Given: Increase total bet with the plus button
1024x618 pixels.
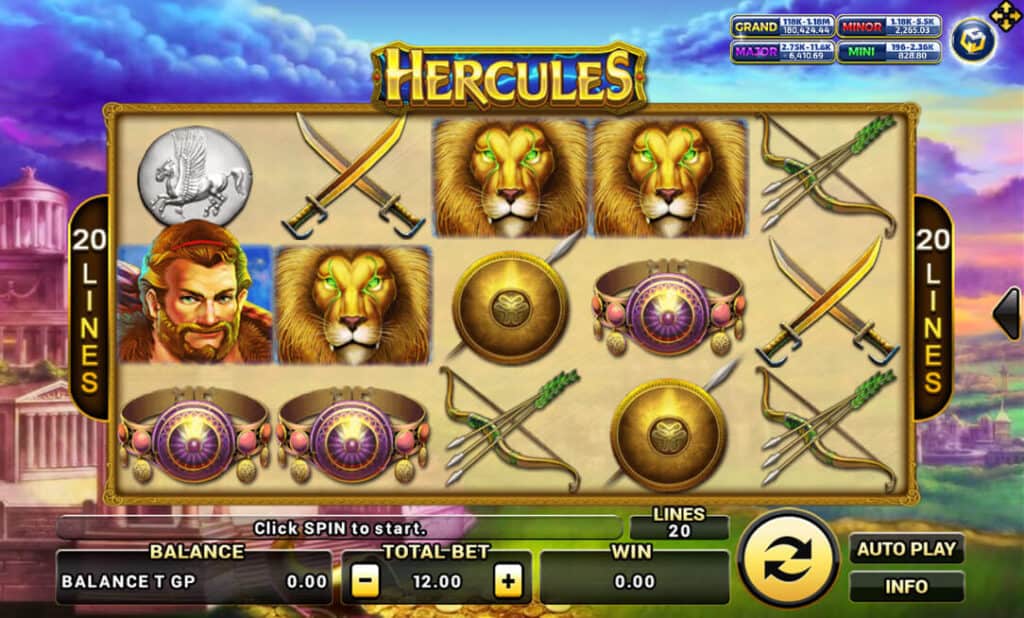Looking at the screenshot, I should [x=508, y=581].
